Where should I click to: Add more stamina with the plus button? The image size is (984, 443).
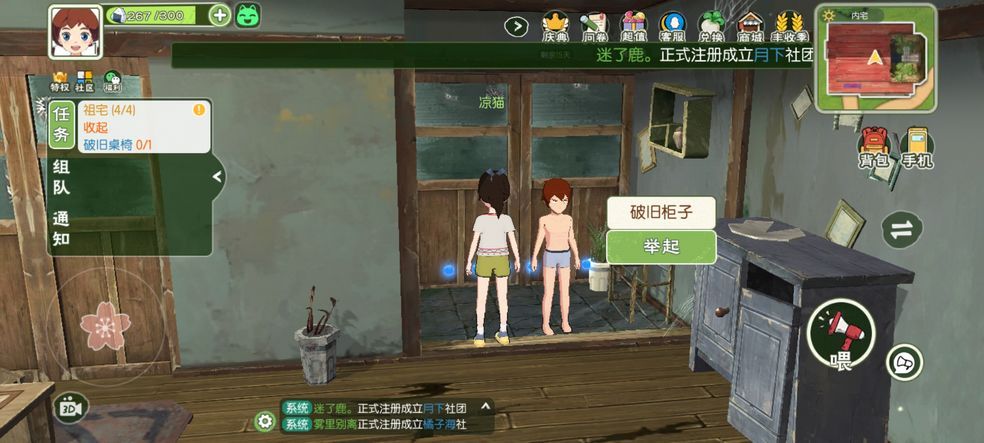point(220,15)
